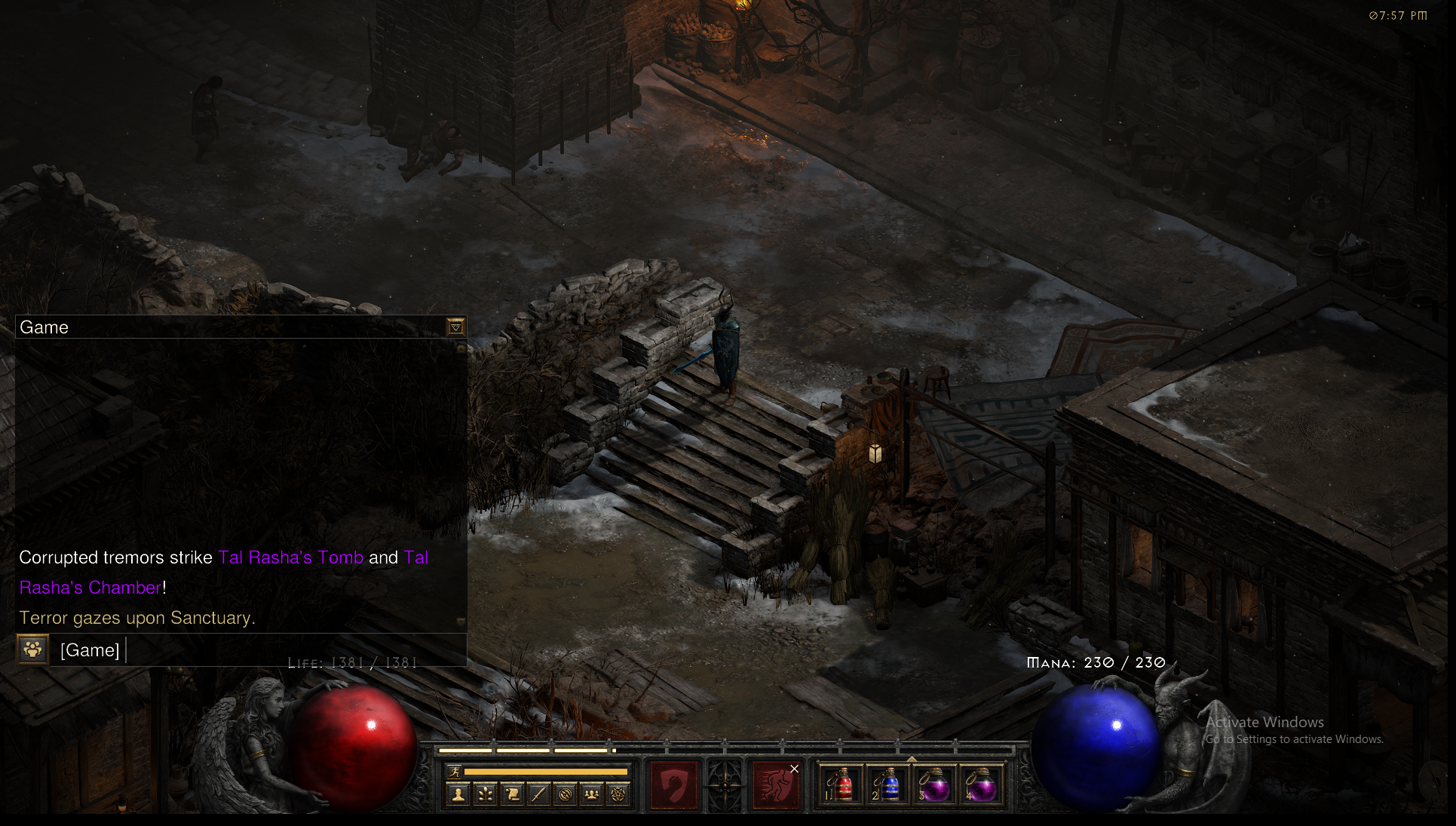Click the sword icon mini-menu button
The height and width of the screenshot is (826, 1456).
click(x=538, y=794)
